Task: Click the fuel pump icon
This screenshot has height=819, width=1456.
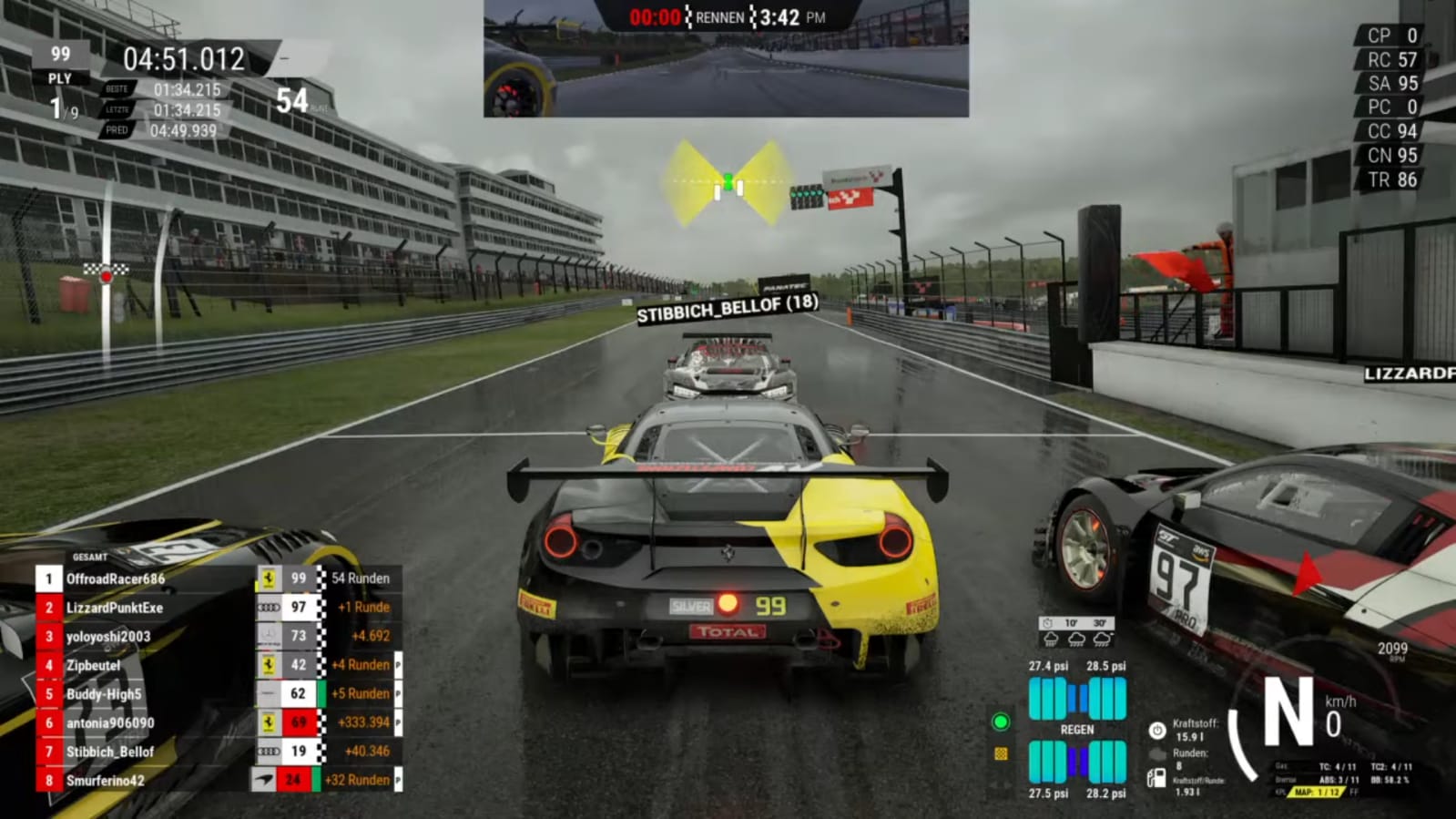Action: [1156, 777]
